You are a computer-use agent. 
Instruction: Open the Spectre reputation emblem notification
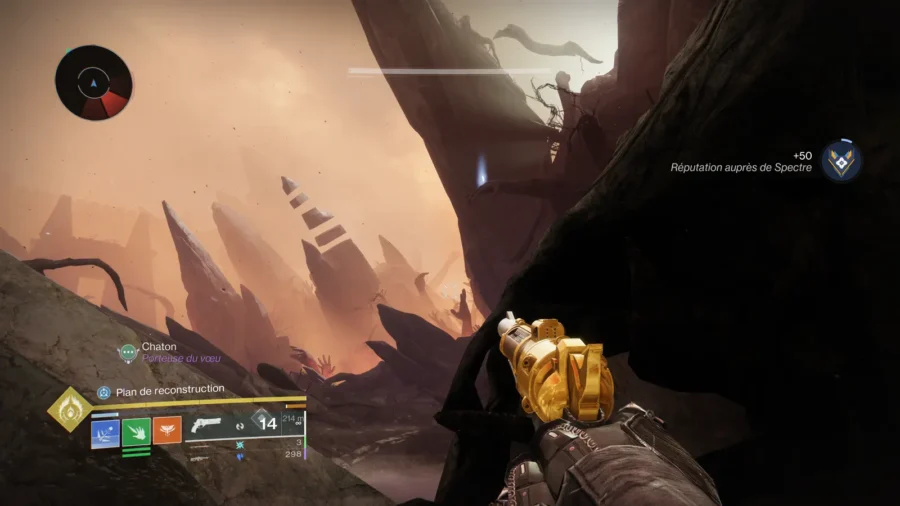click(x=841, y=161)
